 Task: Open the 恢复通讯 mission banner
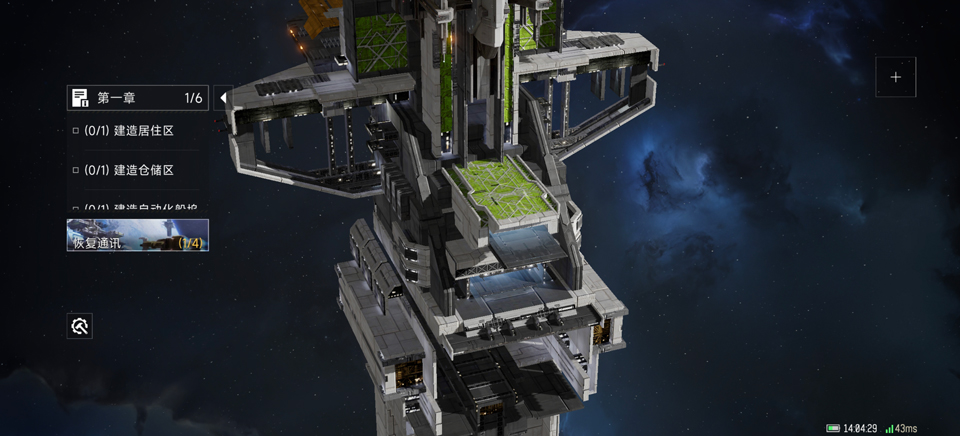(137, 235)
